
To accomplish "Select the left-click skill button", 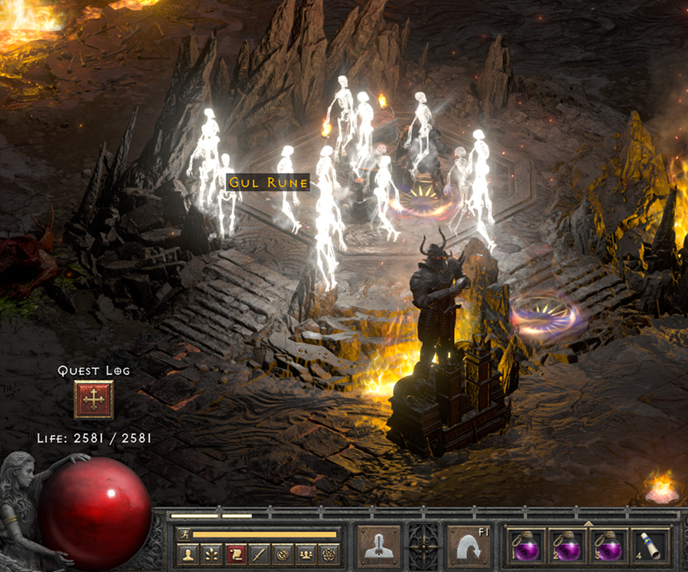I will [x=378, y=545].
